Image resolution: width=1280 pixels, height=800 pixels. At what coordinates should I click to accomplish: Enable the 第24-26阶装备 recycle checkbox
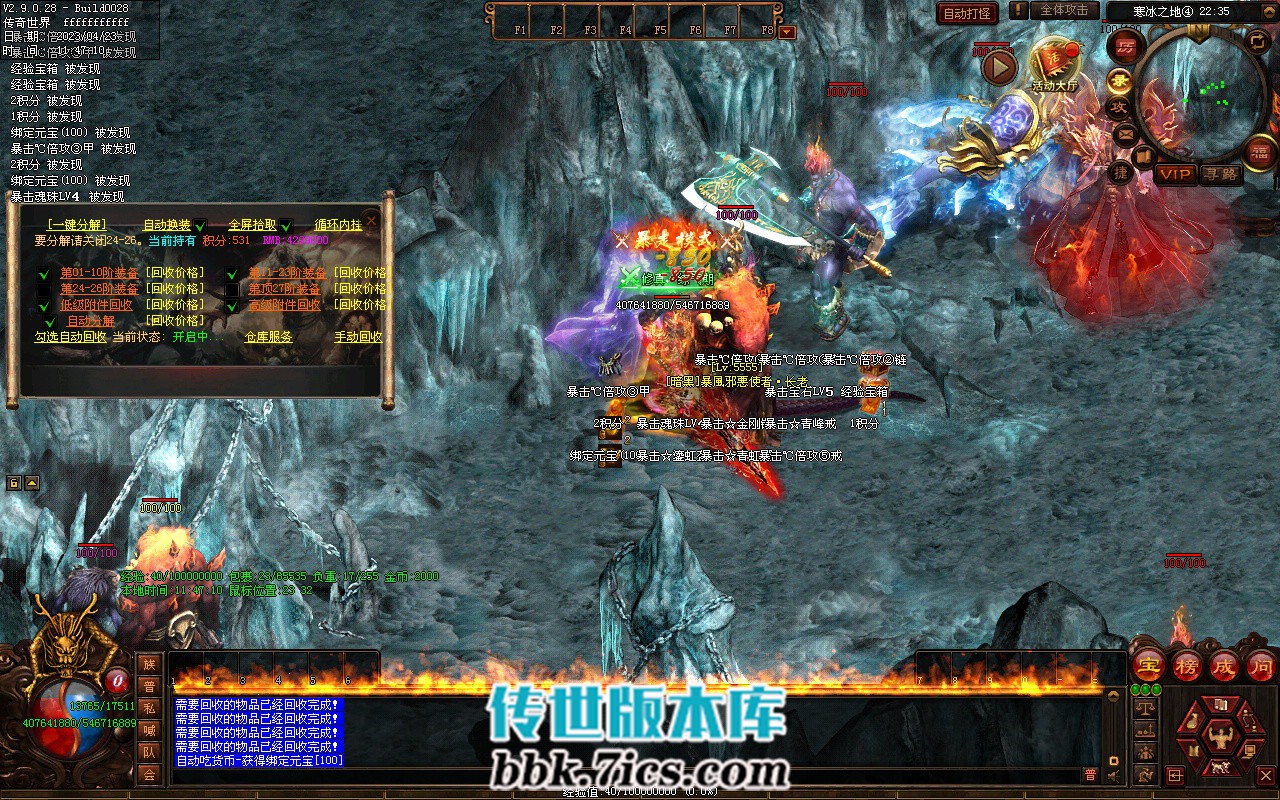pyautogui.click(x=43, y=289)
